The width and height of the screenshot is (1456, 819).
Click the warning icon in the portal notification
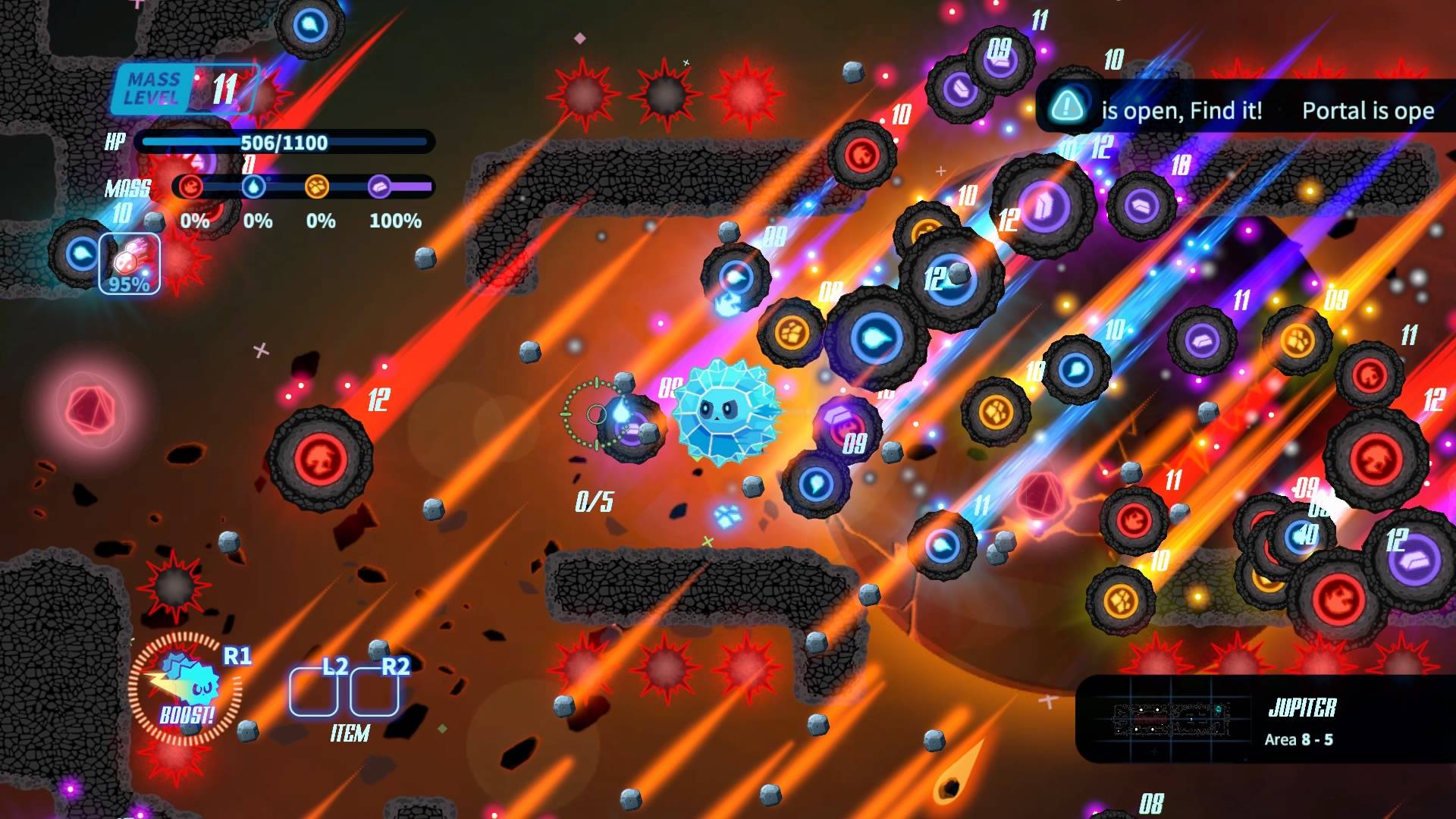coord(1068,108)
